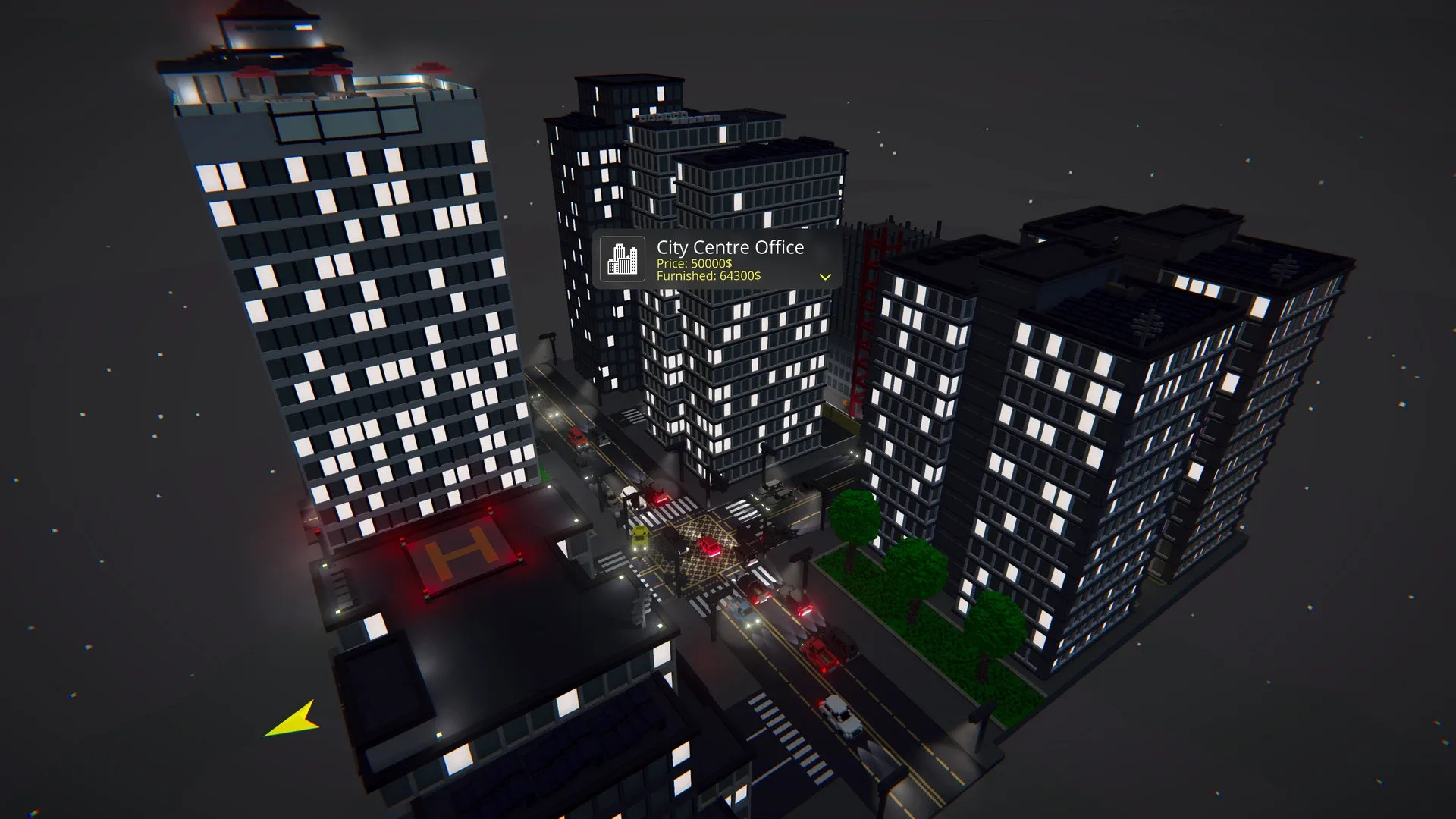
Task: Select the City Centre Office title text
Action: coord(730,247)
